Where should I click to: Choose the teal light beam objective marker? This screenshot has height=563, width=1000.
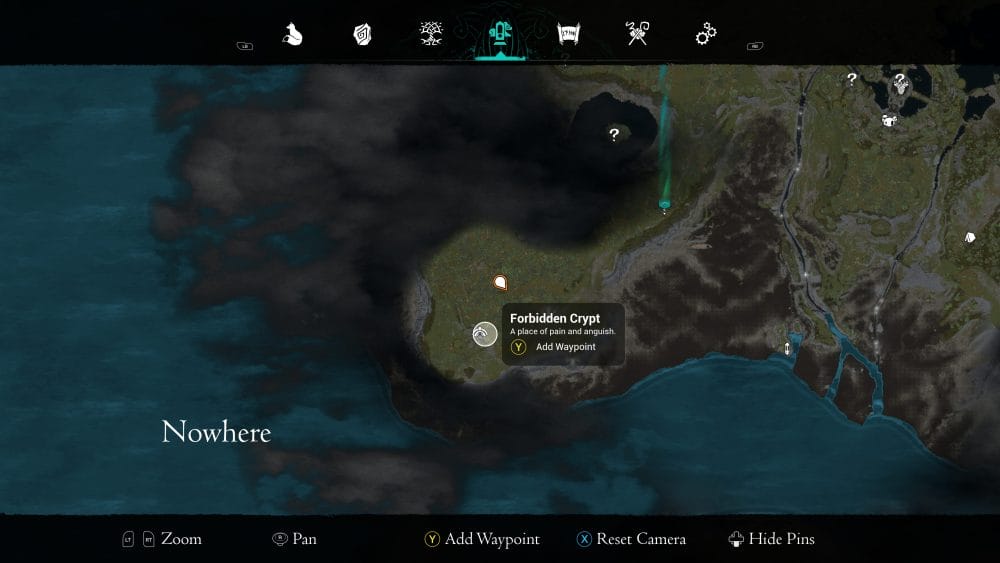click(x=664, y=205)
